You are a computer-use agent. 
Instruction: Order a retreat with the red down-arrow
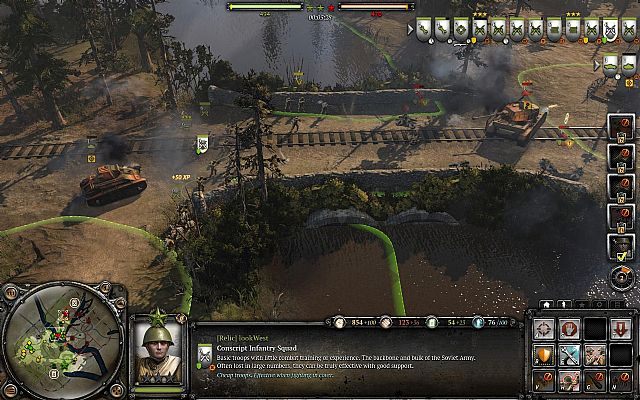tap(620, 329)
